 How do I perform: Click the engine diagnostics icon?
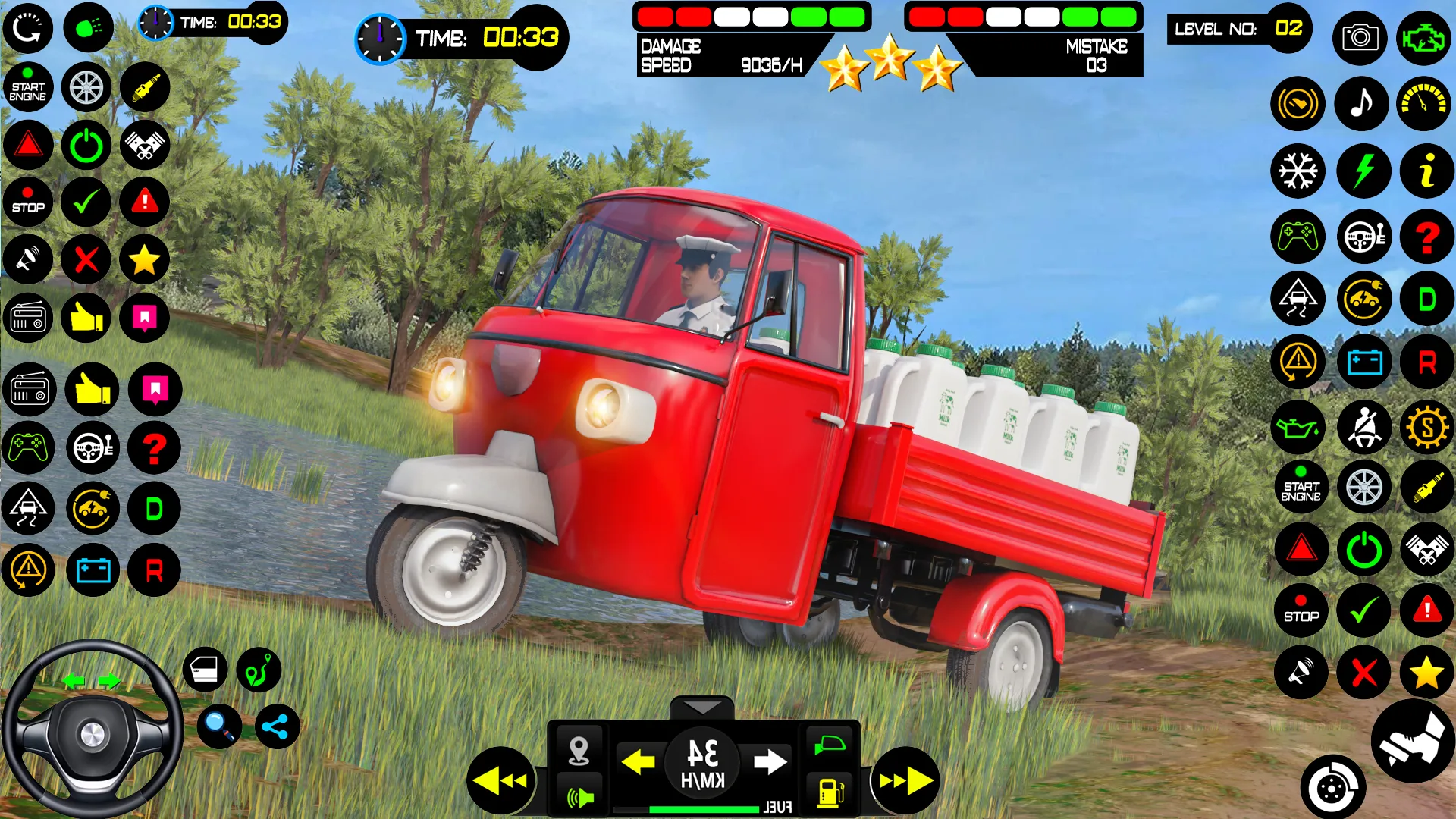1426,38
